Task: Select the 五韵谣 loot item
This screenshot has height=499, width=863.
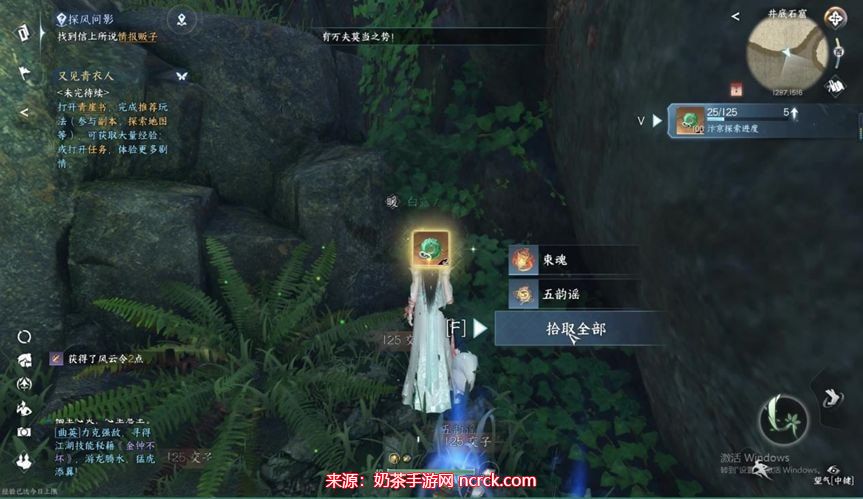Action: [x=571, y=294]
